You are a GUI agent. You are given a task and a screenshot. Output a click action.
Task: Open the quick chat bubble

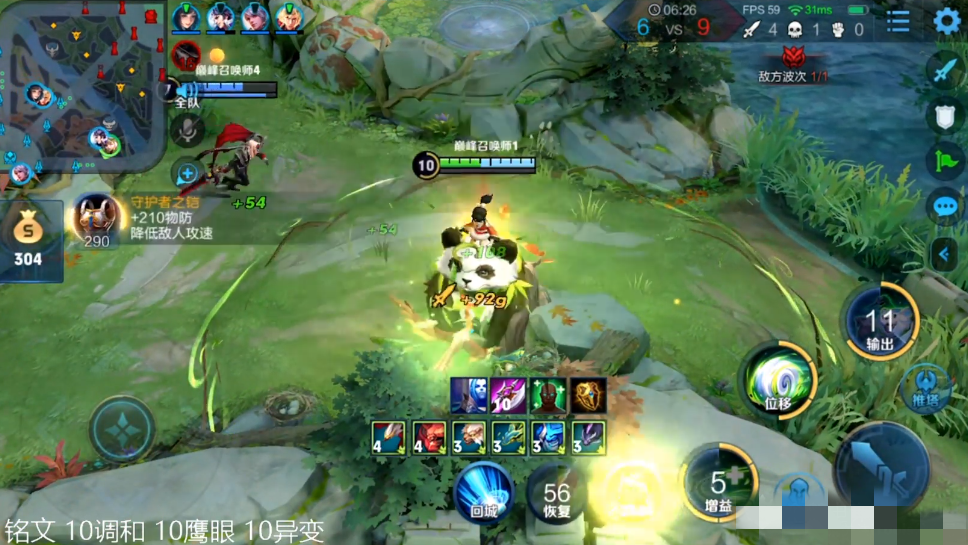[x=945, y=207]
